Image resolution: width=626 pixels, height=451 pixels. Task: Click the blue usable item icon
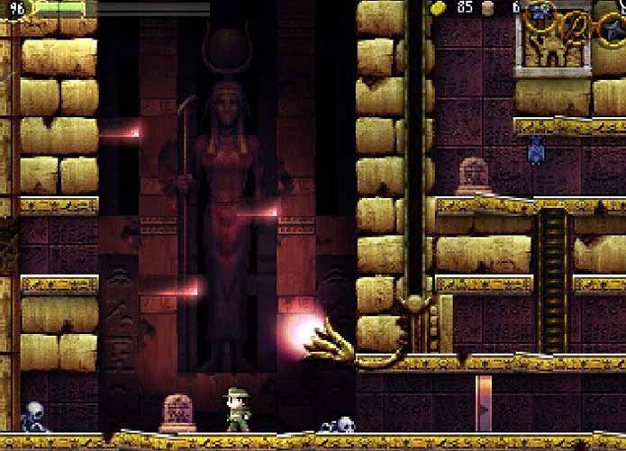point(540,13)
